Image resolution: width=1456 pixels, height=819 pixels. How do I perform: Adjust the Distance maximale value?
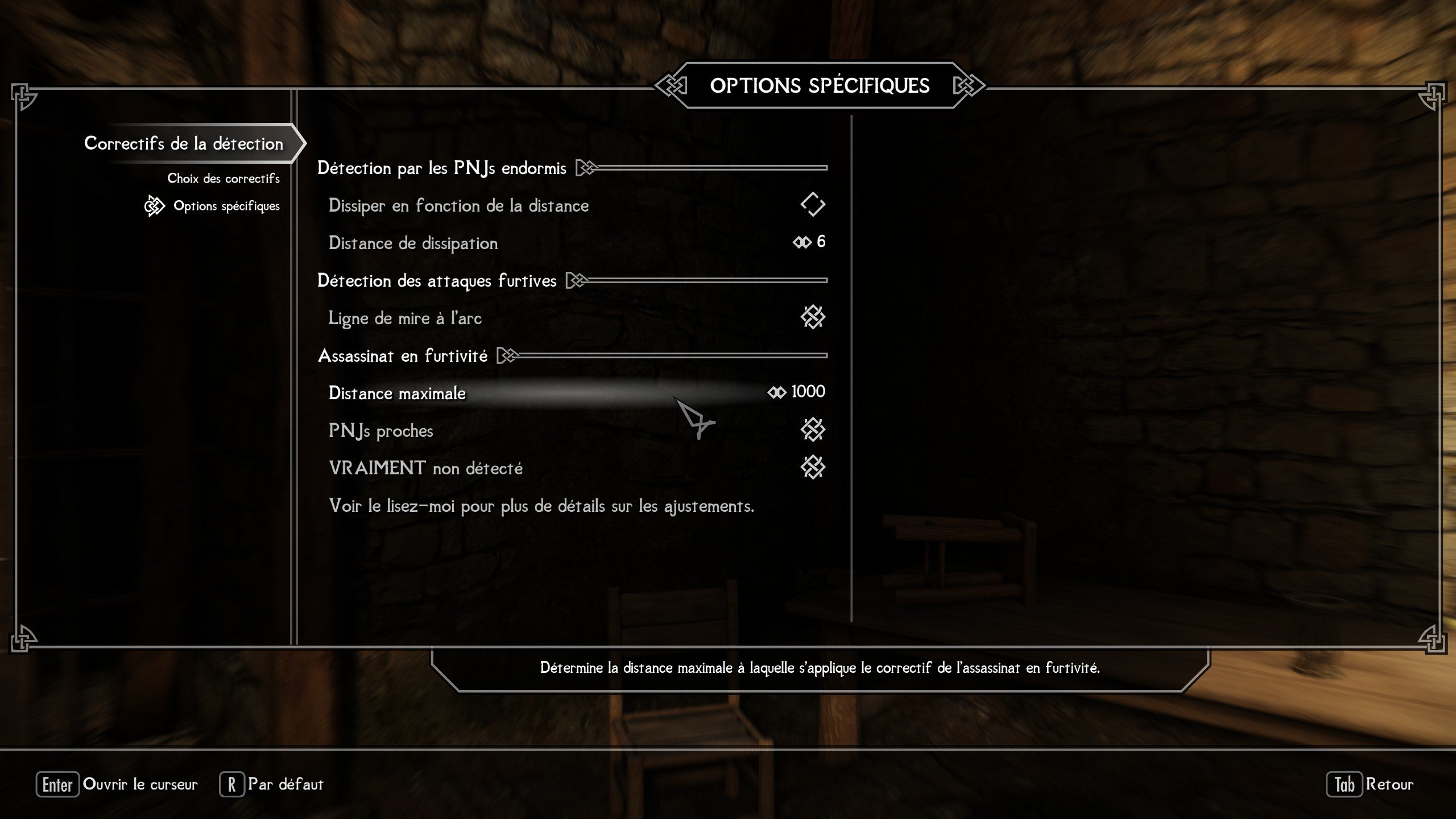[796, 392]
